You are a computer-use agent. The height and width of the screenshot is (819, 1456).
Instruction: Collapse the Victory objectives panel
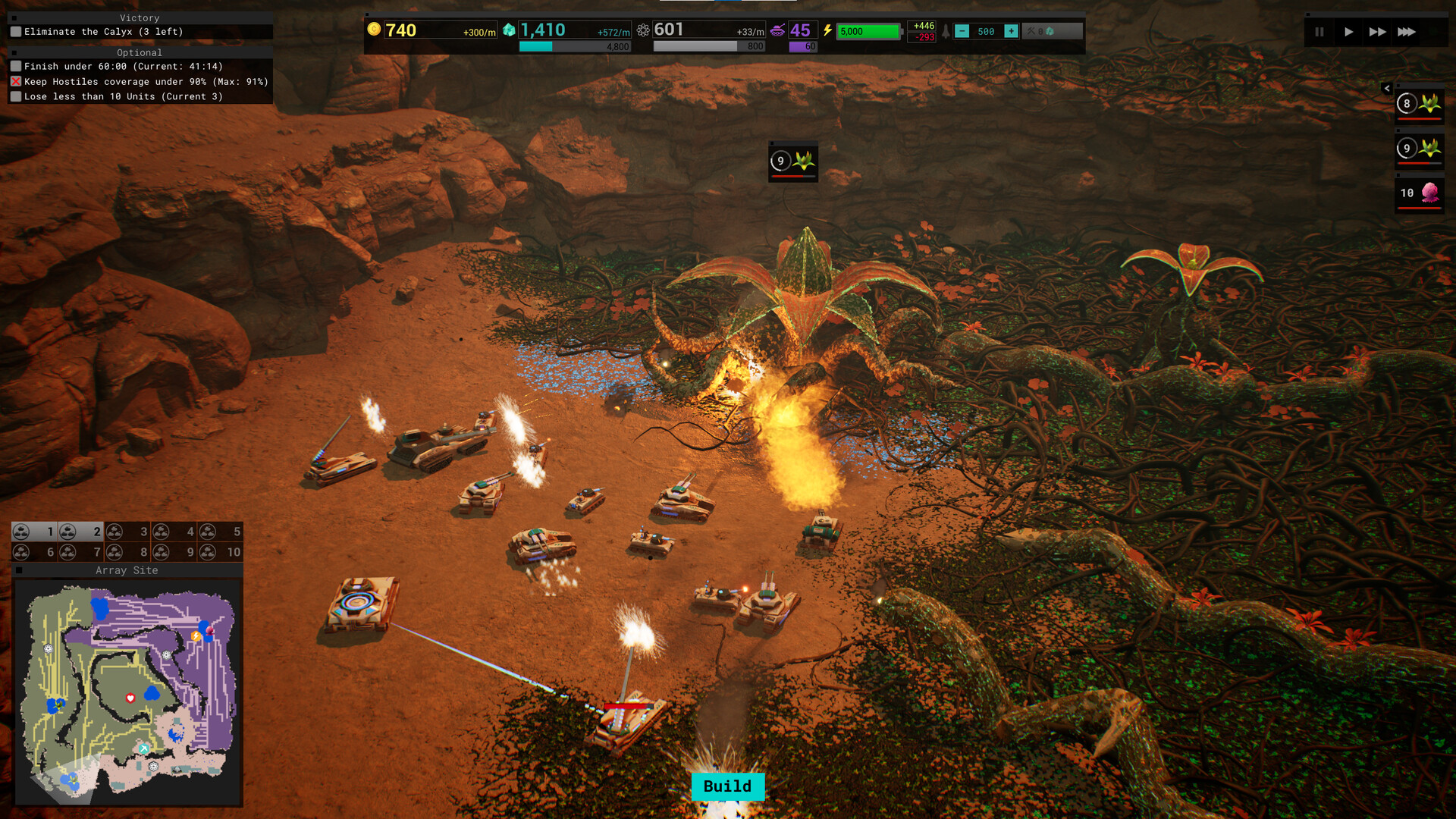click(13, 17)
